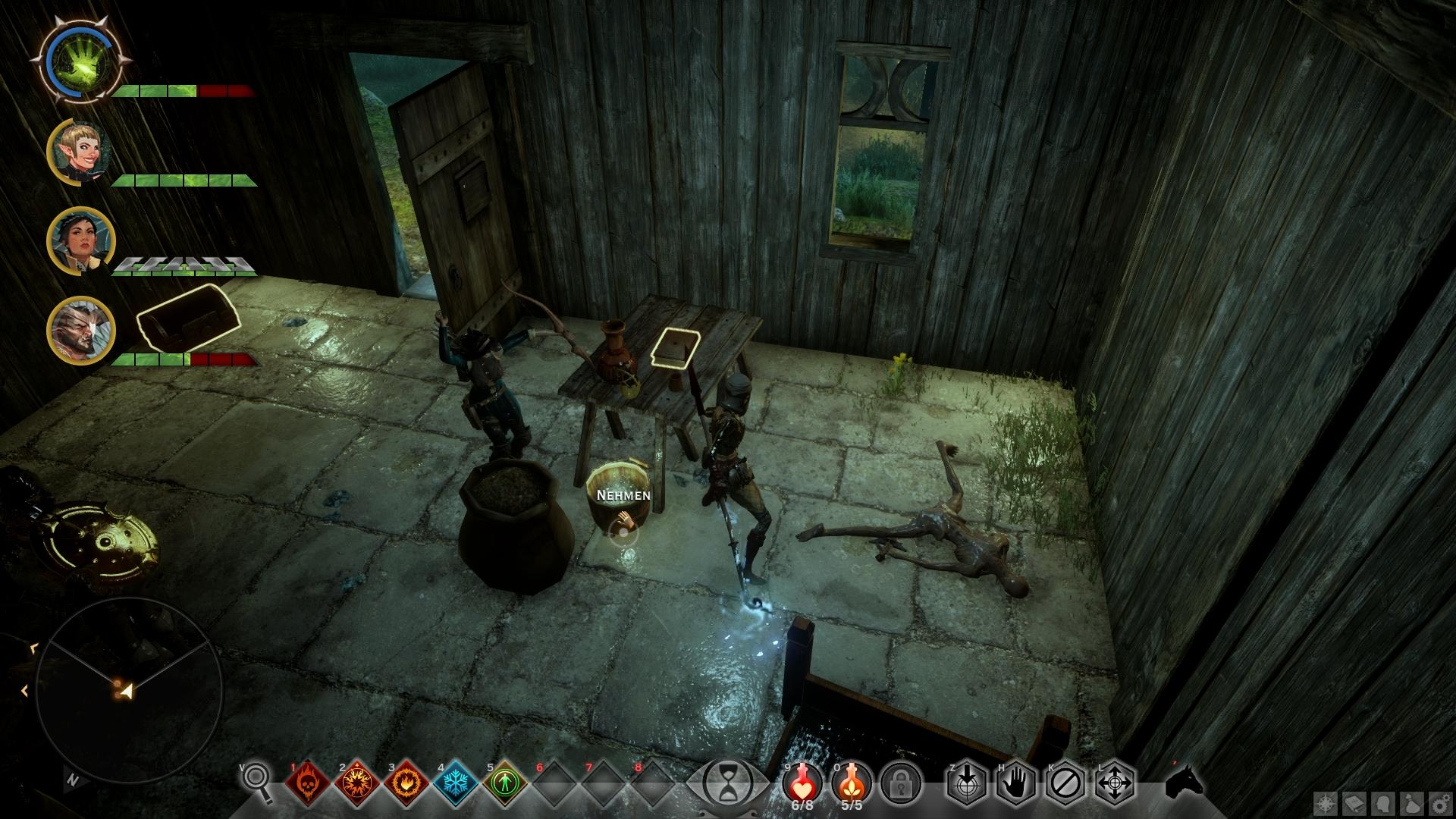Select the elf companion portrait

point(80,151)
